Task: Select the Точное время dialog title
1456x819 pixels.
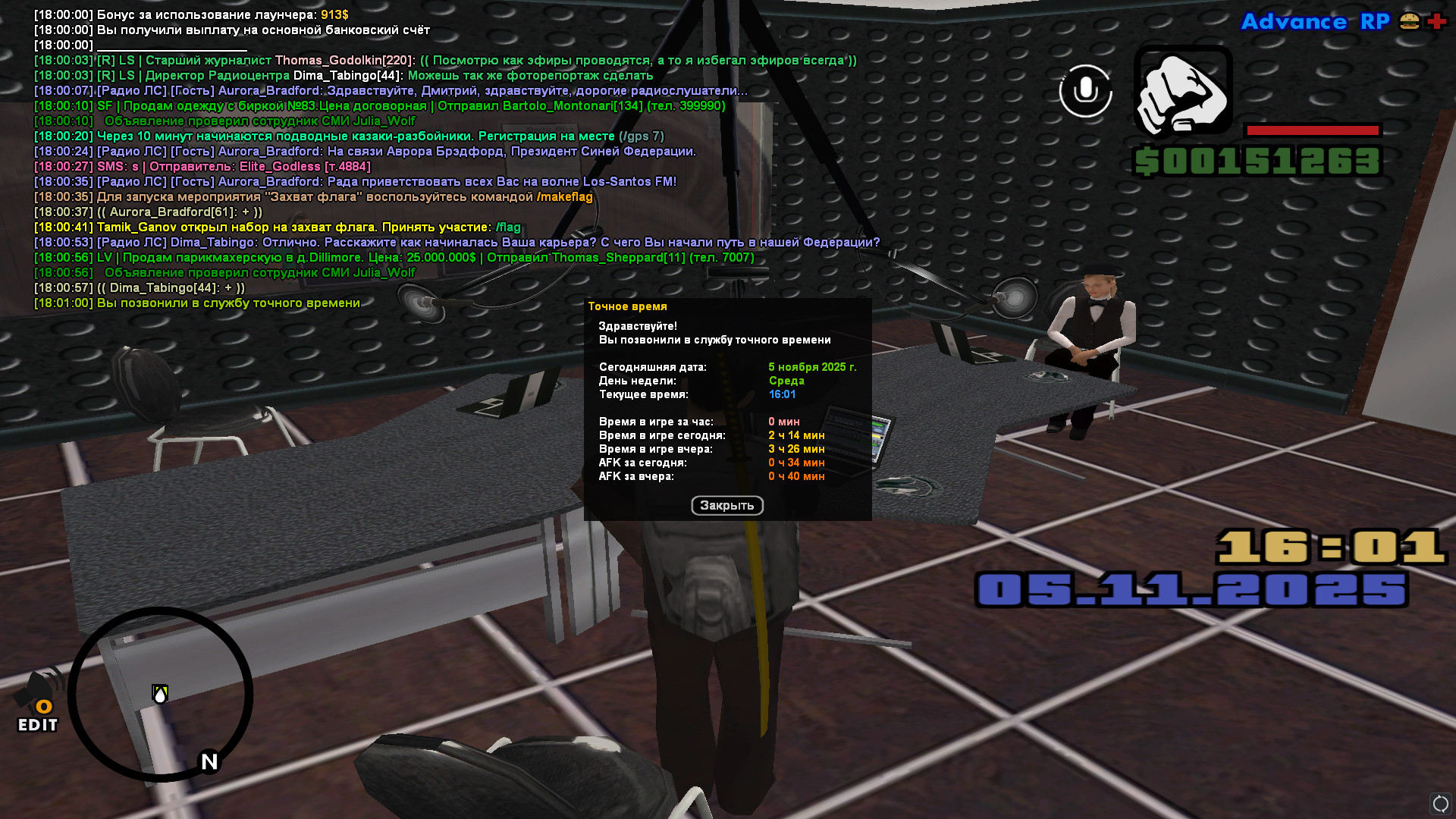Action: point(628,306)
